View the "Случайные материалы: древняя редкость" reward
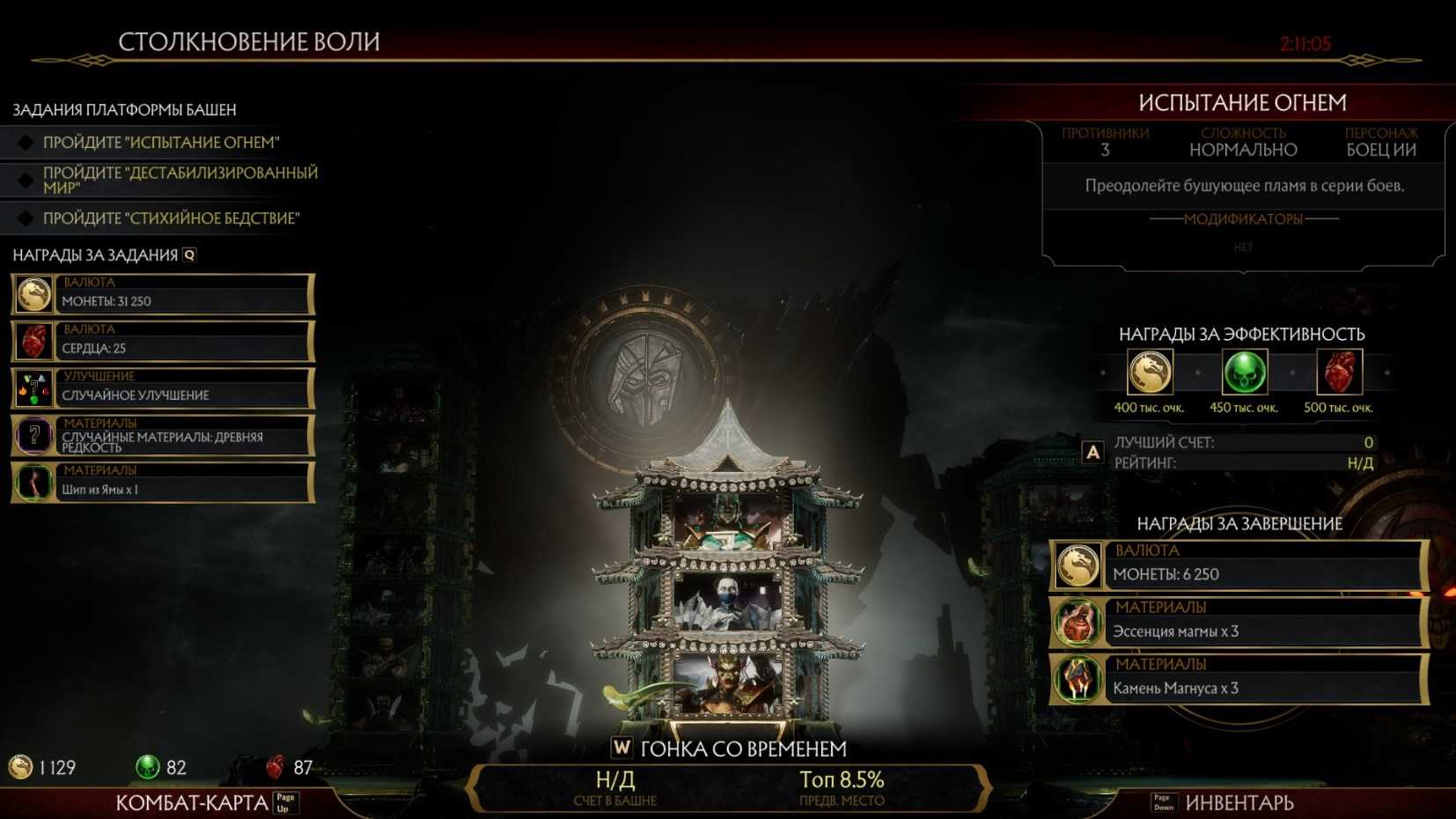Viewport: 1456px width, 819px height. click(x=163, y=436)
